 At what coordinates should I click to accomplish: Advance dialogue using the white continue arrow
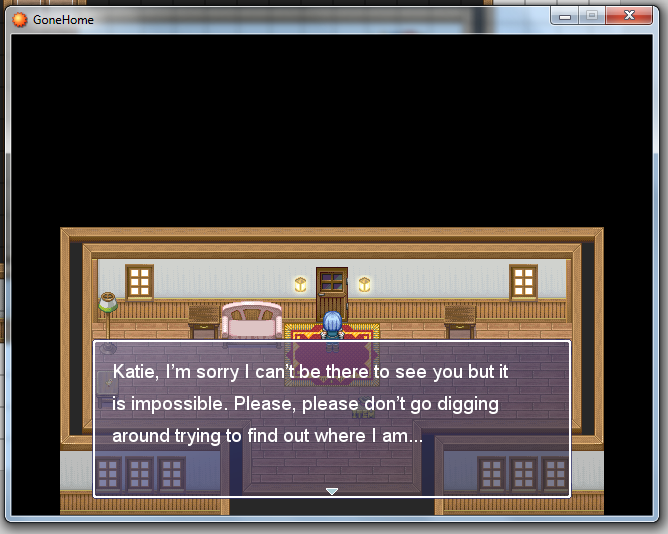point(332,491)
